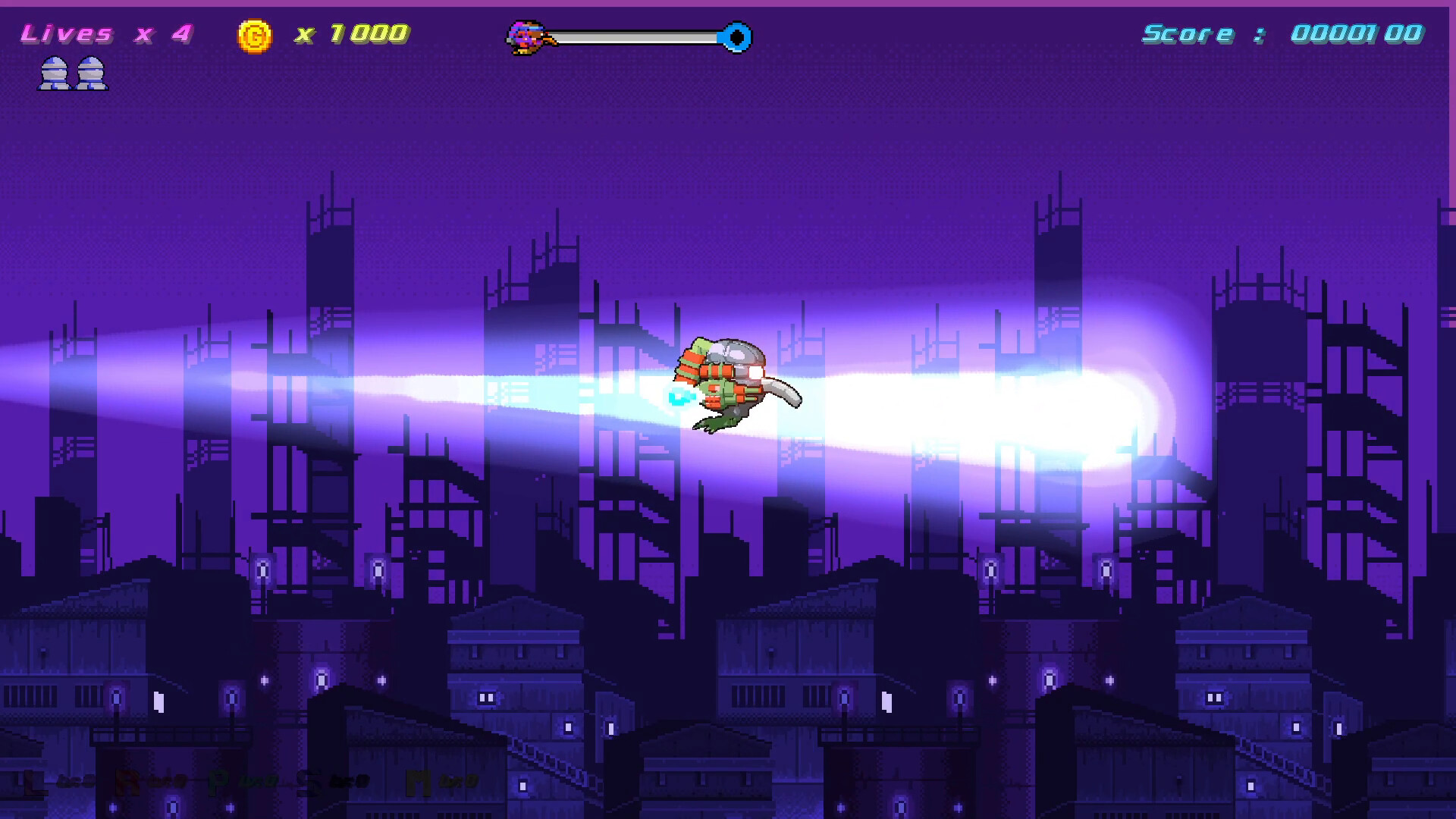Select the S upgrade letter near bottom center

(x=306, y=781)
